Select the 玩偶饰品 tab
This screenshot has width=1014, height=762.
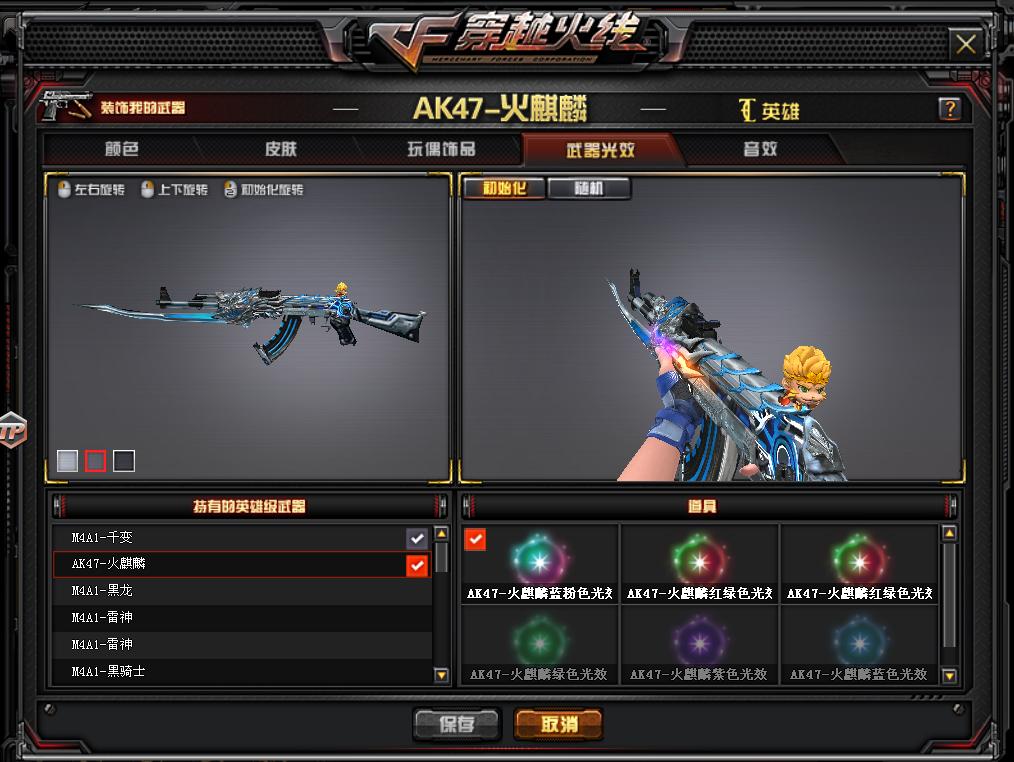pos(441,150)
